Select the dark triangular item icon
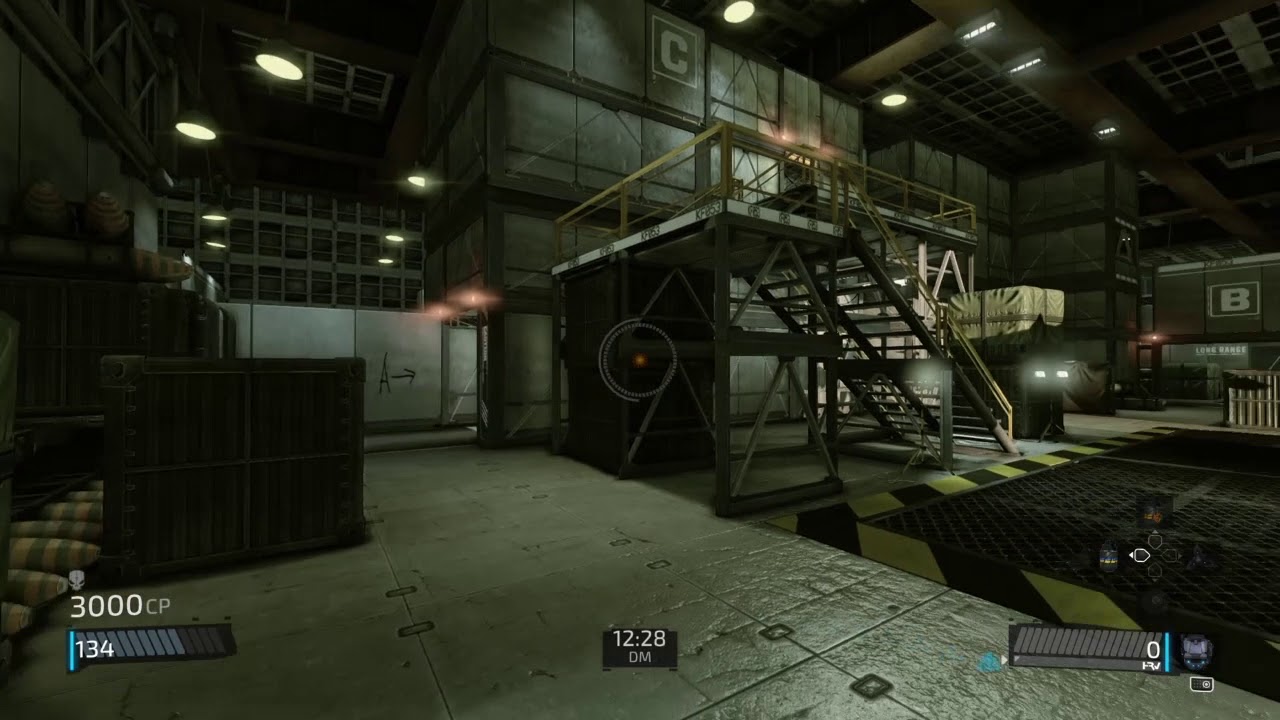This screenshot has width=1280, height=720. point(1200,557)
